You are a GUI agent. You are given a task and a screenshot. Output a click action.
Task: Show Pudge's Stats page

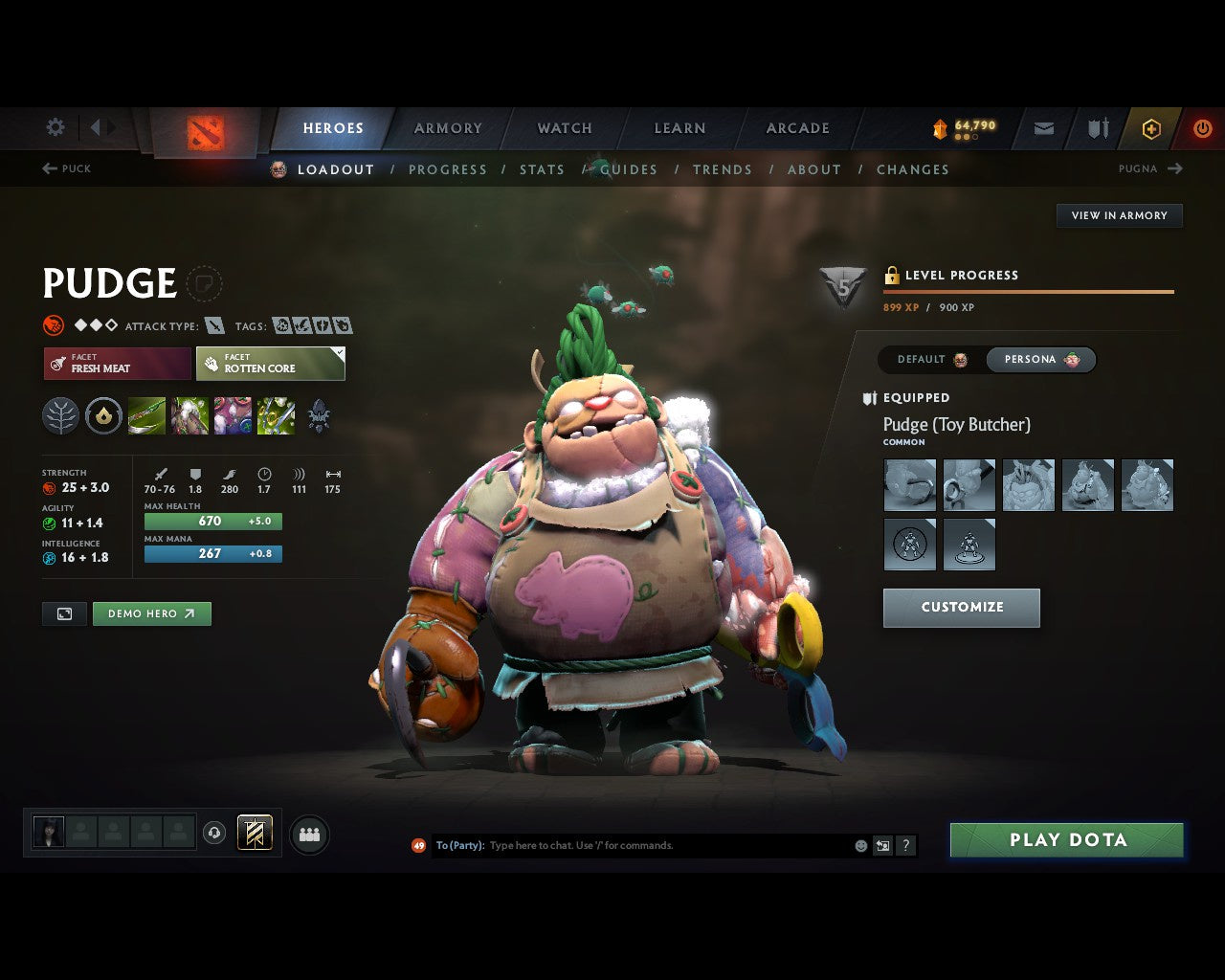tap(542, 169)
